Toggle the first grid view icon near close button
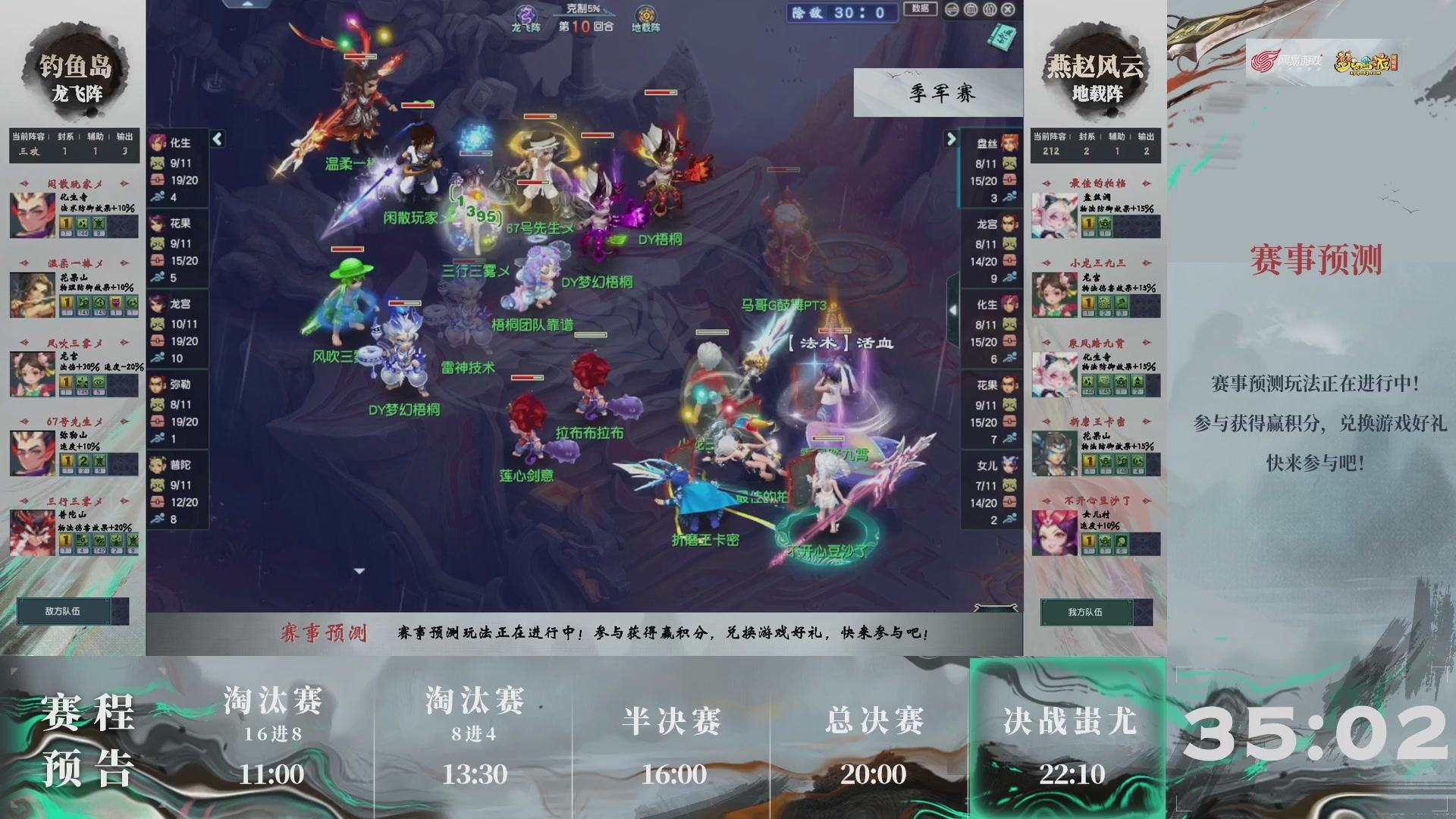 coord(971,9)
